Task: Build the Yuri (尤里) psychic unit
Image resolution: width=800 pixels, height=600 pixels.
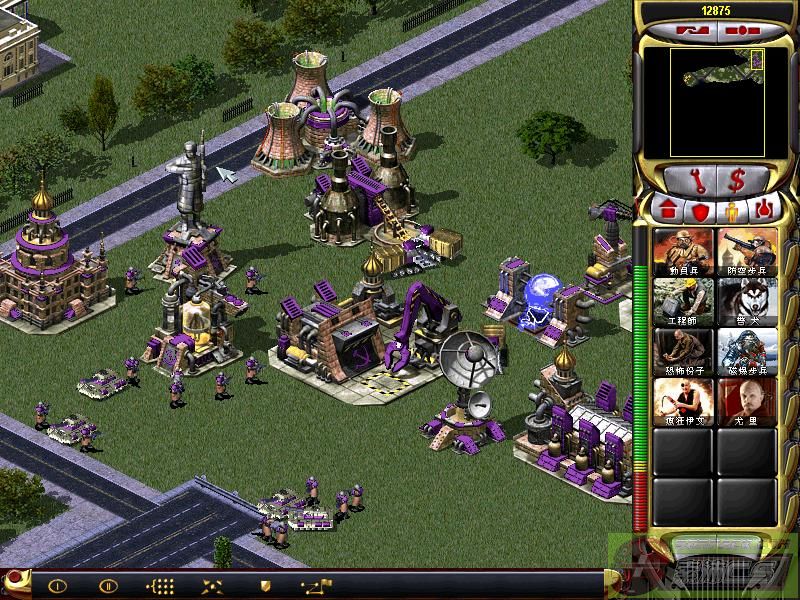Action: pyautogui.click(x=746, y=400)
